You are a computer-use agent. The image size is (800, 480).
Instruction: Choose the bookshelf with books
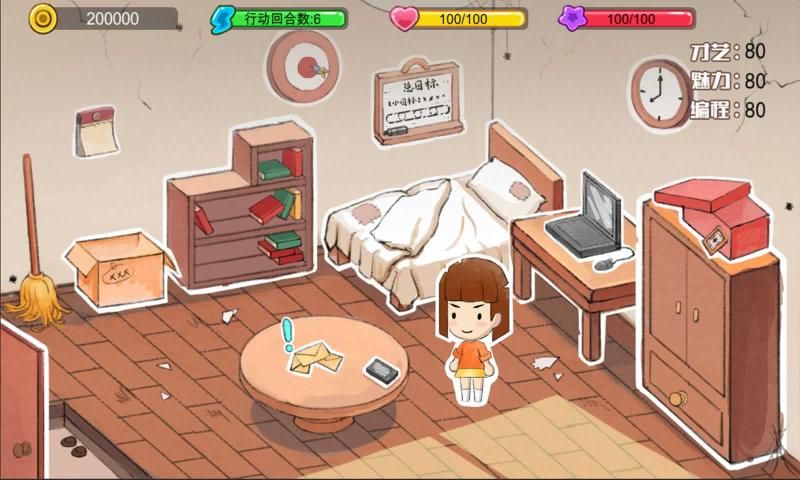248,211
